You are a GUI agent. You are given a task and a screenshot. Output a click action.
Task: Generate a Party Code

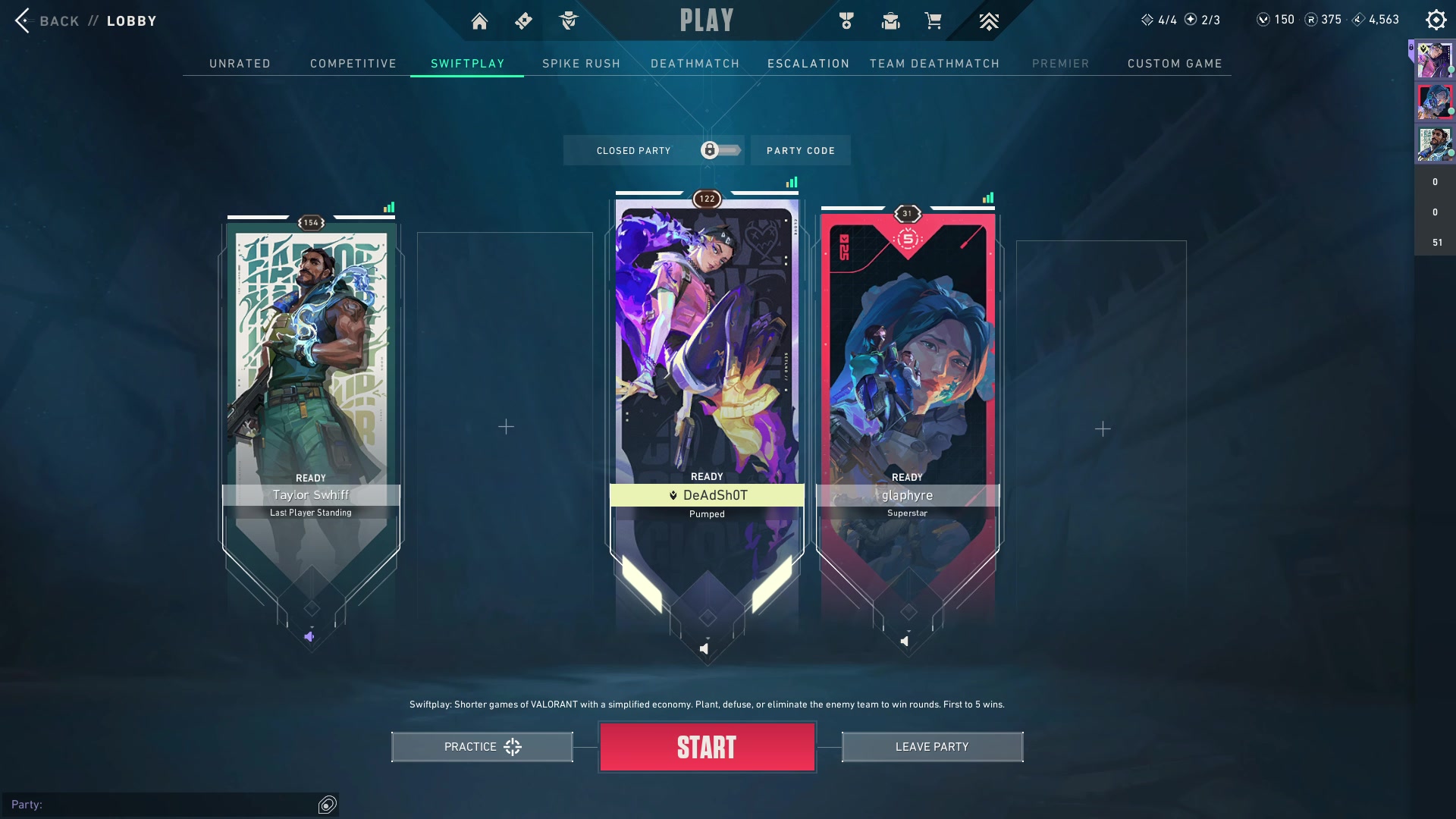click(x=800, y=151)
